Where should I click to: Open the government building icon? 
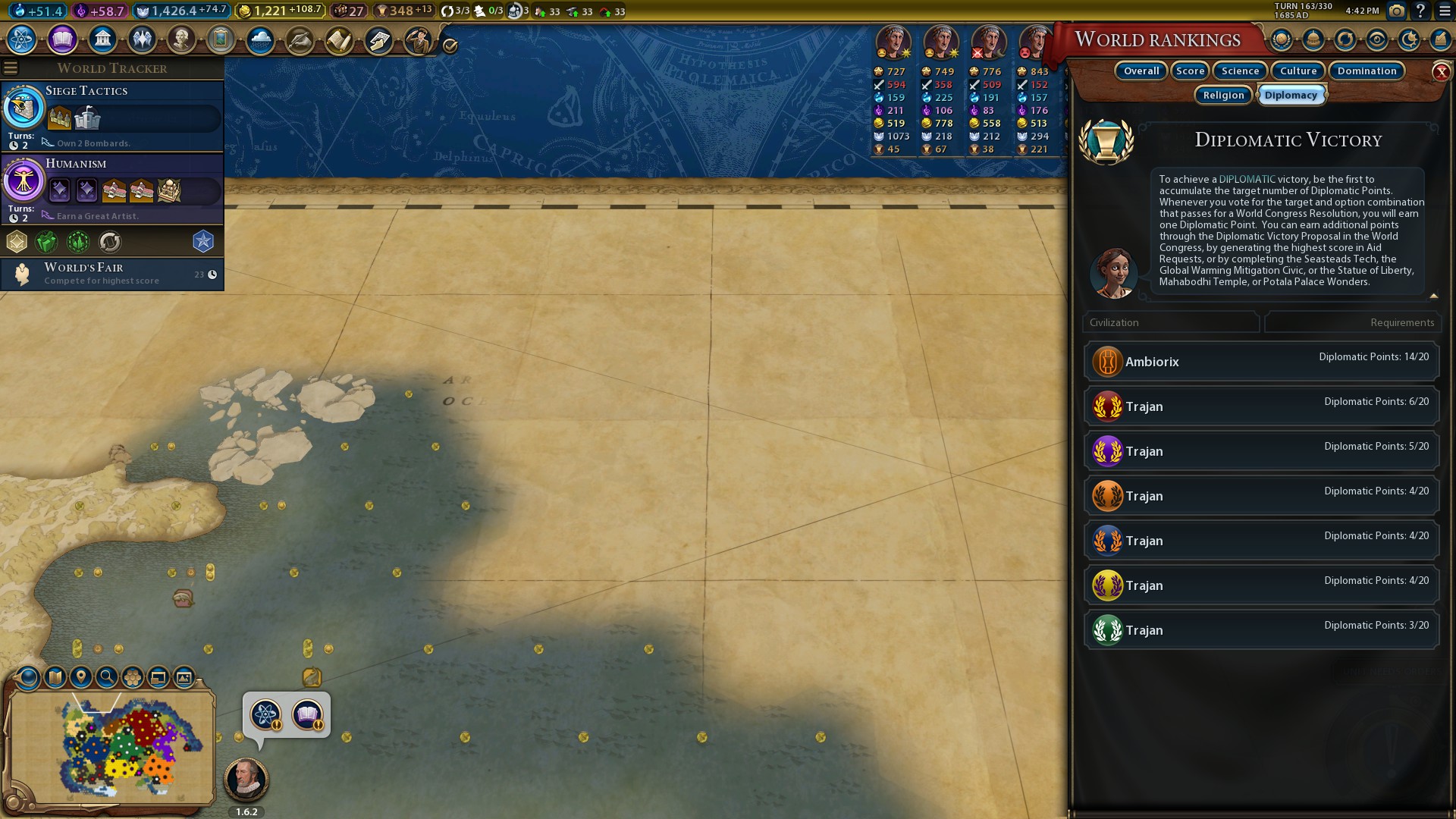click(102, 39)
